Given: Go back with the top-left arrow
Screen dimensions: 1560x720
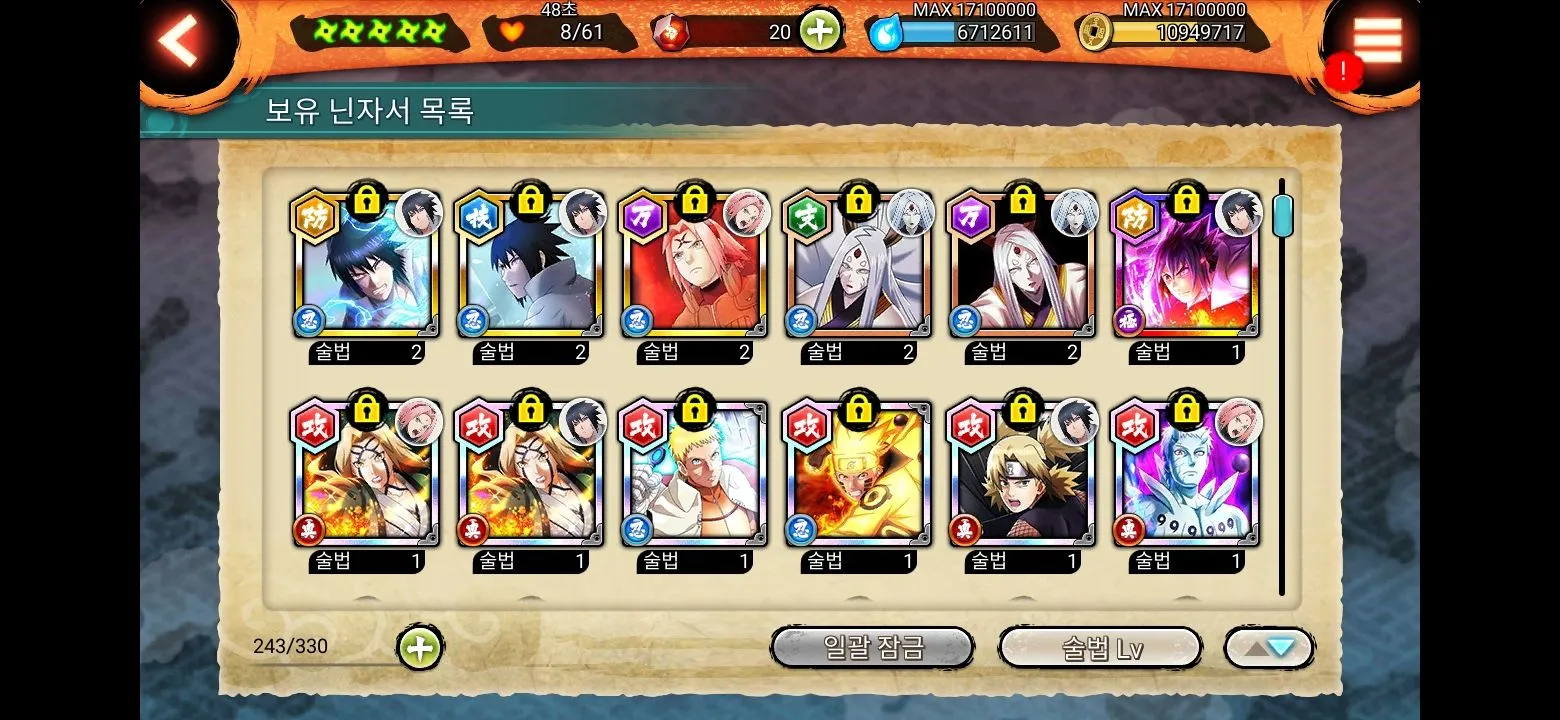Looking at the screenshot, I should [180, 40].
